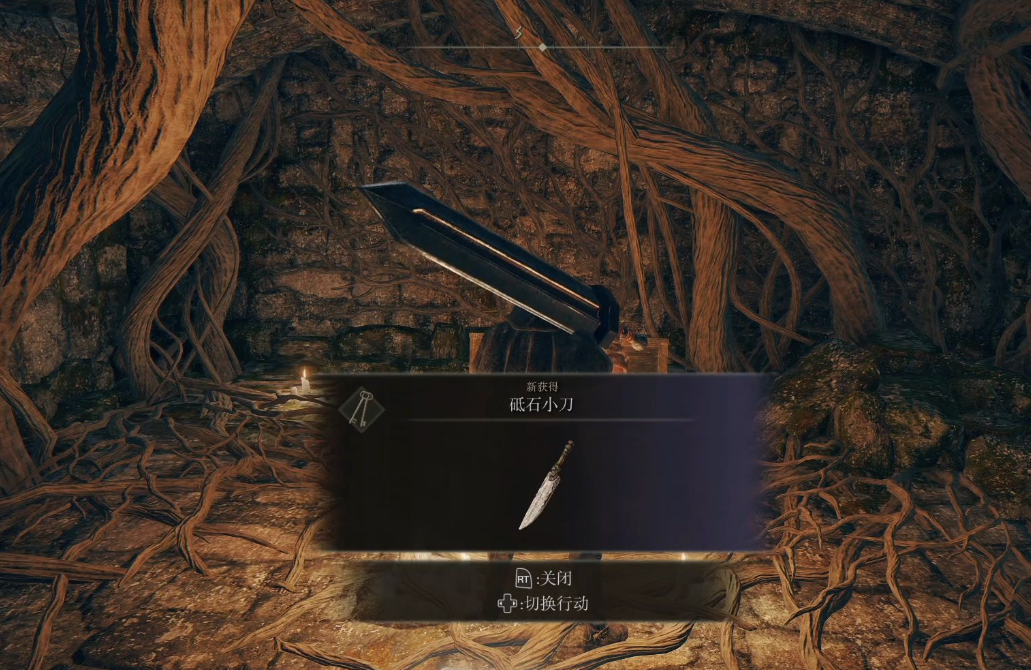This screenshot has width=1031, height=670.
Task: Select the 砥石小刀 knife item image
Action: (x=545, y=485)
